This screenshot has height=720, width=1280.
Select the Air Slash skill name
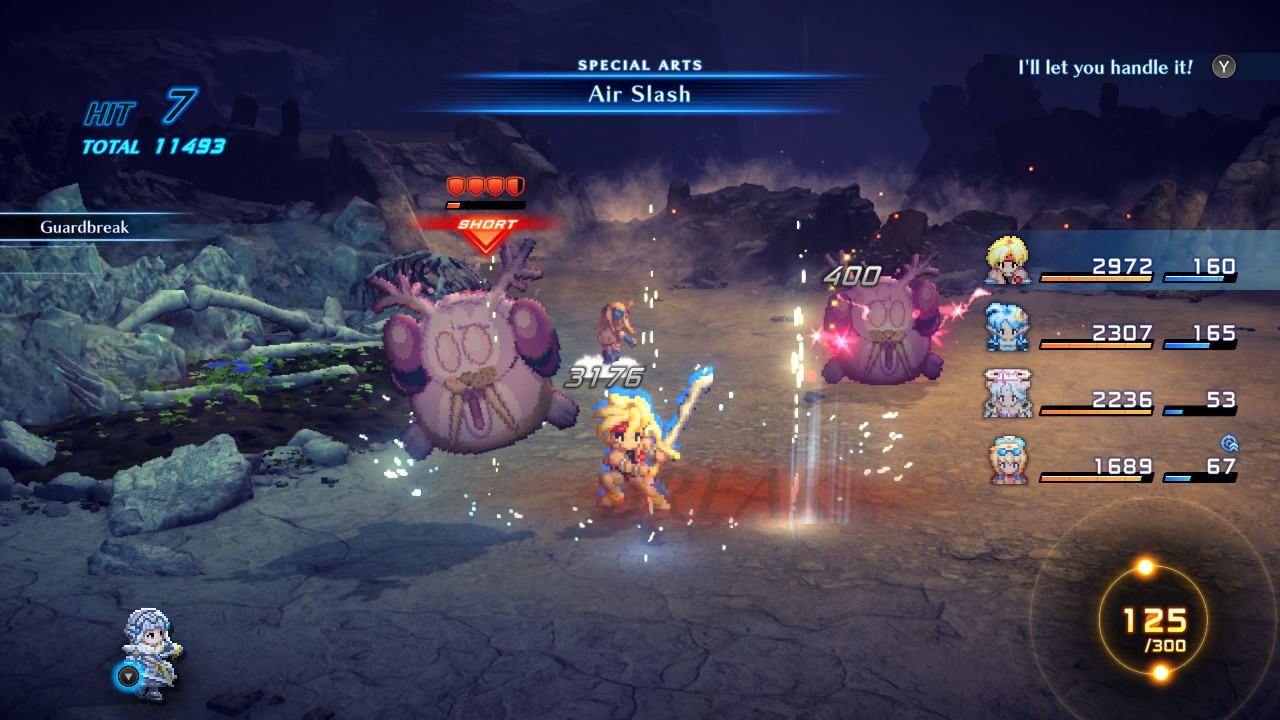point(640,94)
